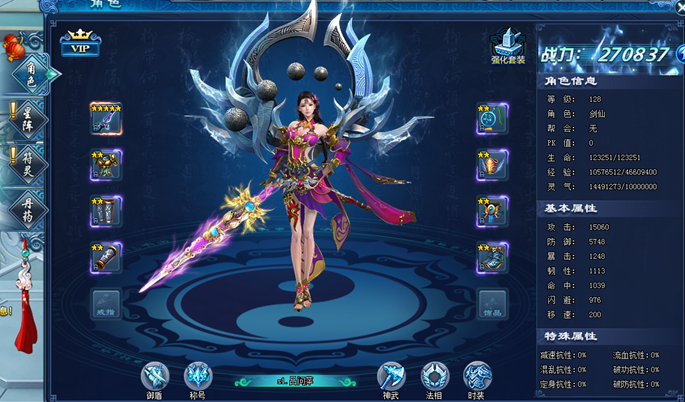Open the 强化套装 enhancement set
The width and height of the screenshot is (685, 402).
point(508,43)
